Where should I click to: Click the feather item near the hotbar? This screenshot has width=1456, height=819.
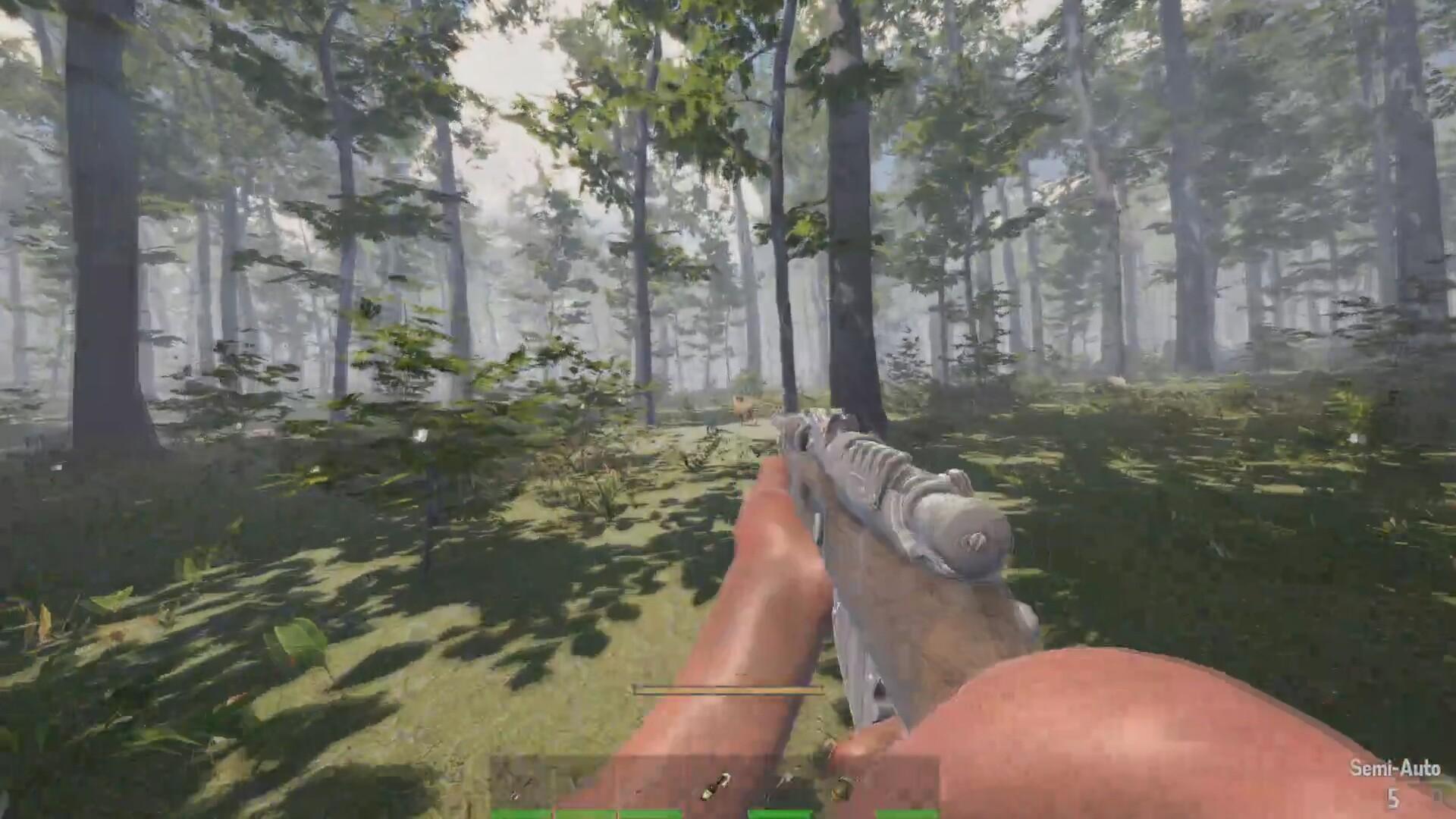tap(513, 794)
